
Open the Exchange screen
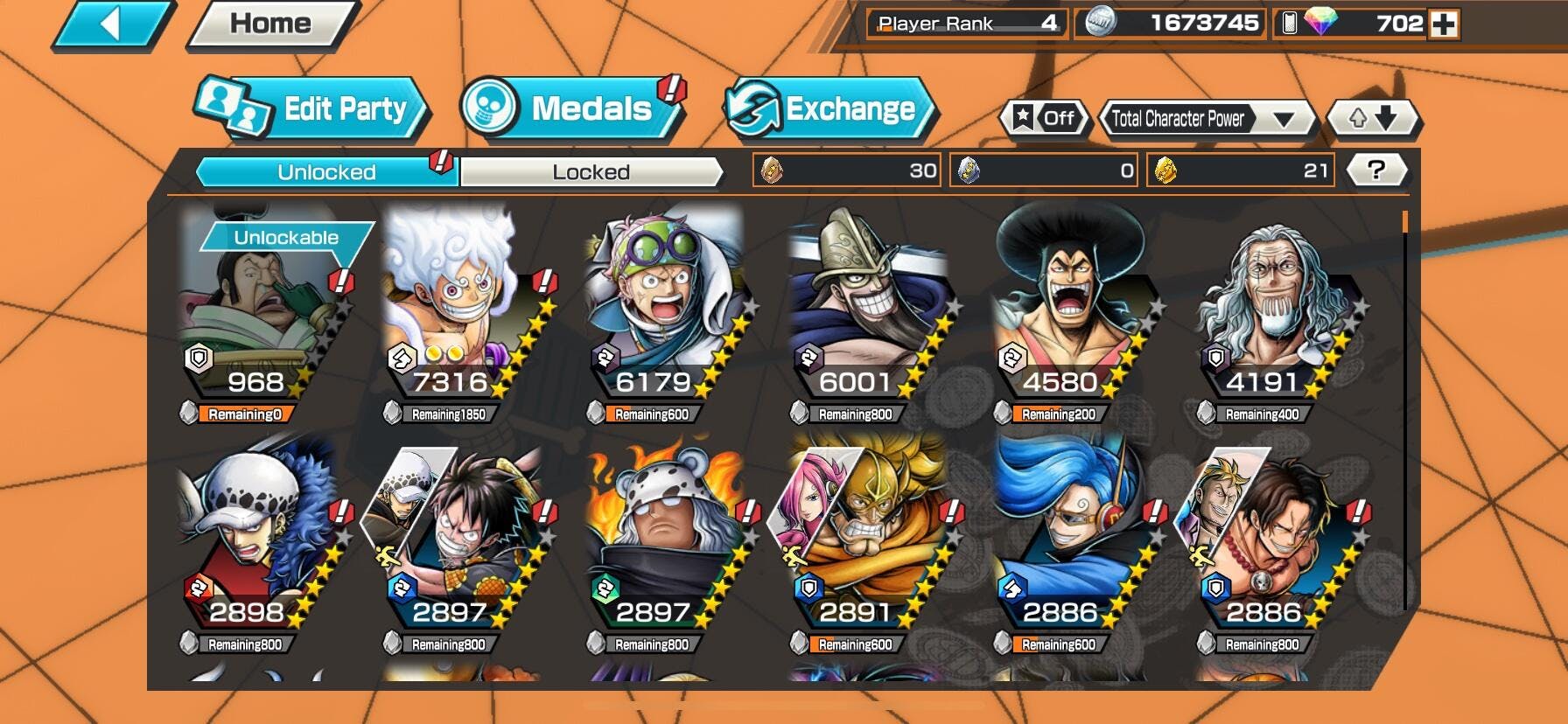(829, 108)
